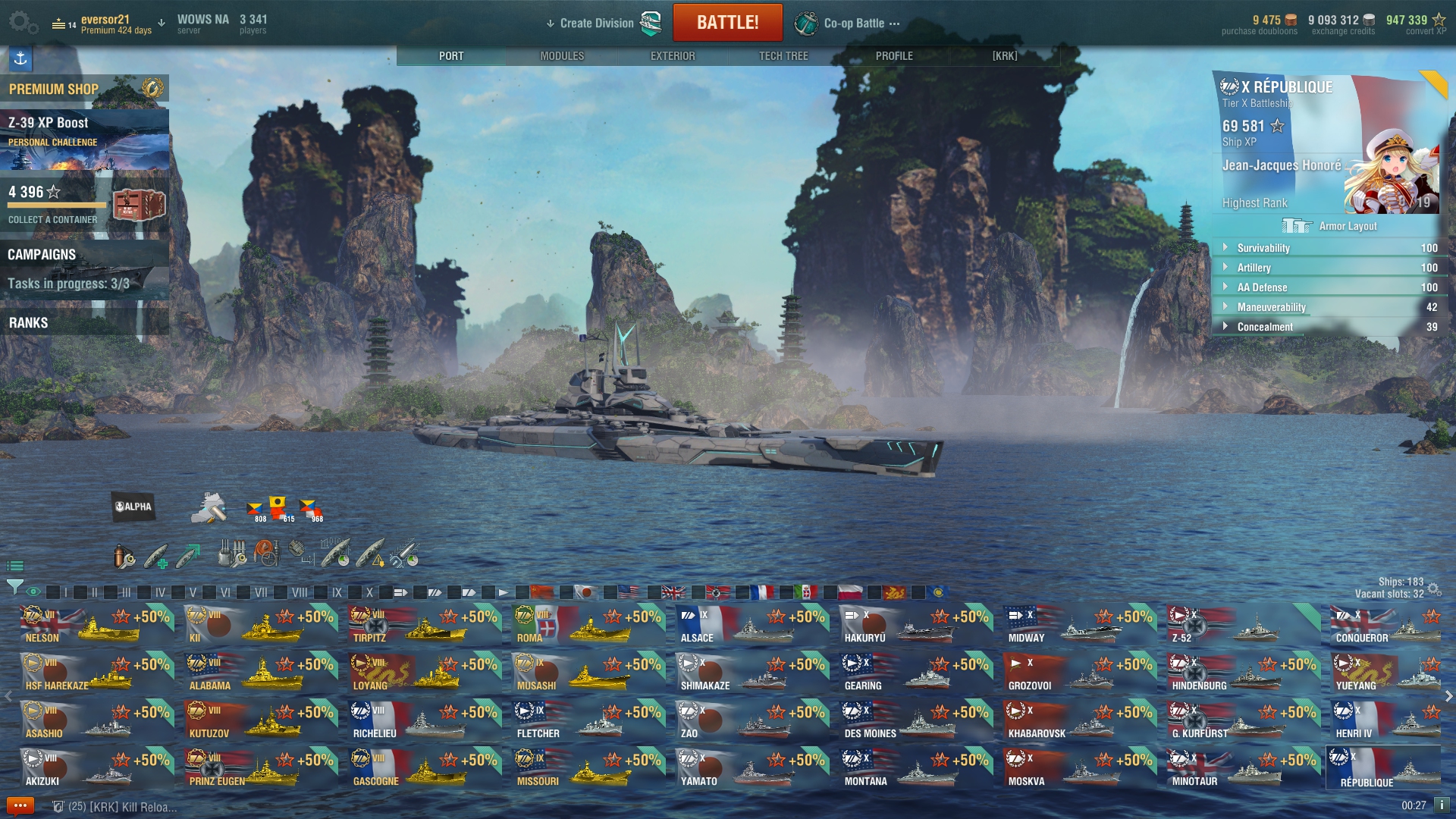Open the Tech Tree tab

pos(783,56)
